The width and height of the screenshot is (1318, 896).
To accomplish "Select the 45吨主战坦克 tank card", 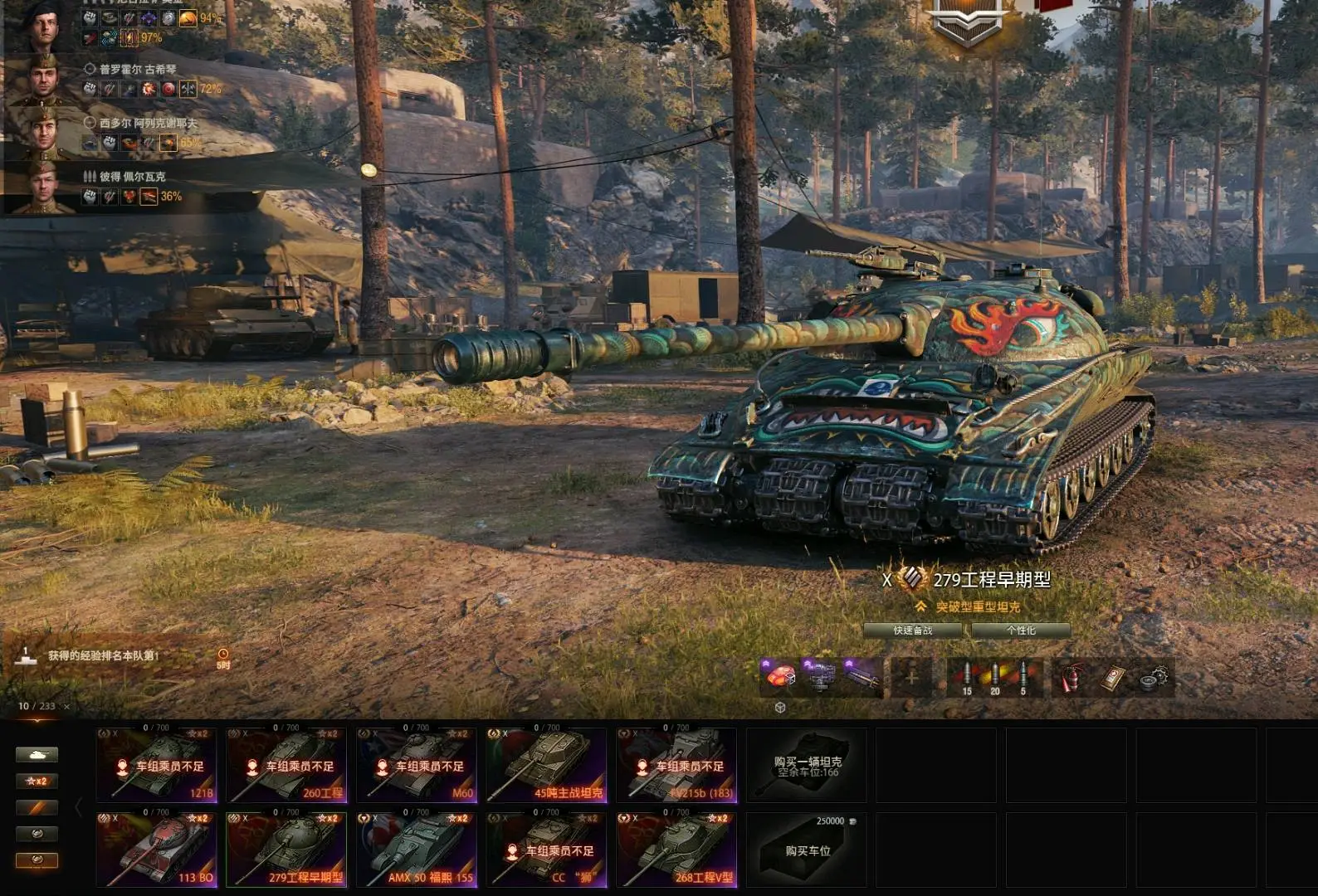I will [546, 766].
